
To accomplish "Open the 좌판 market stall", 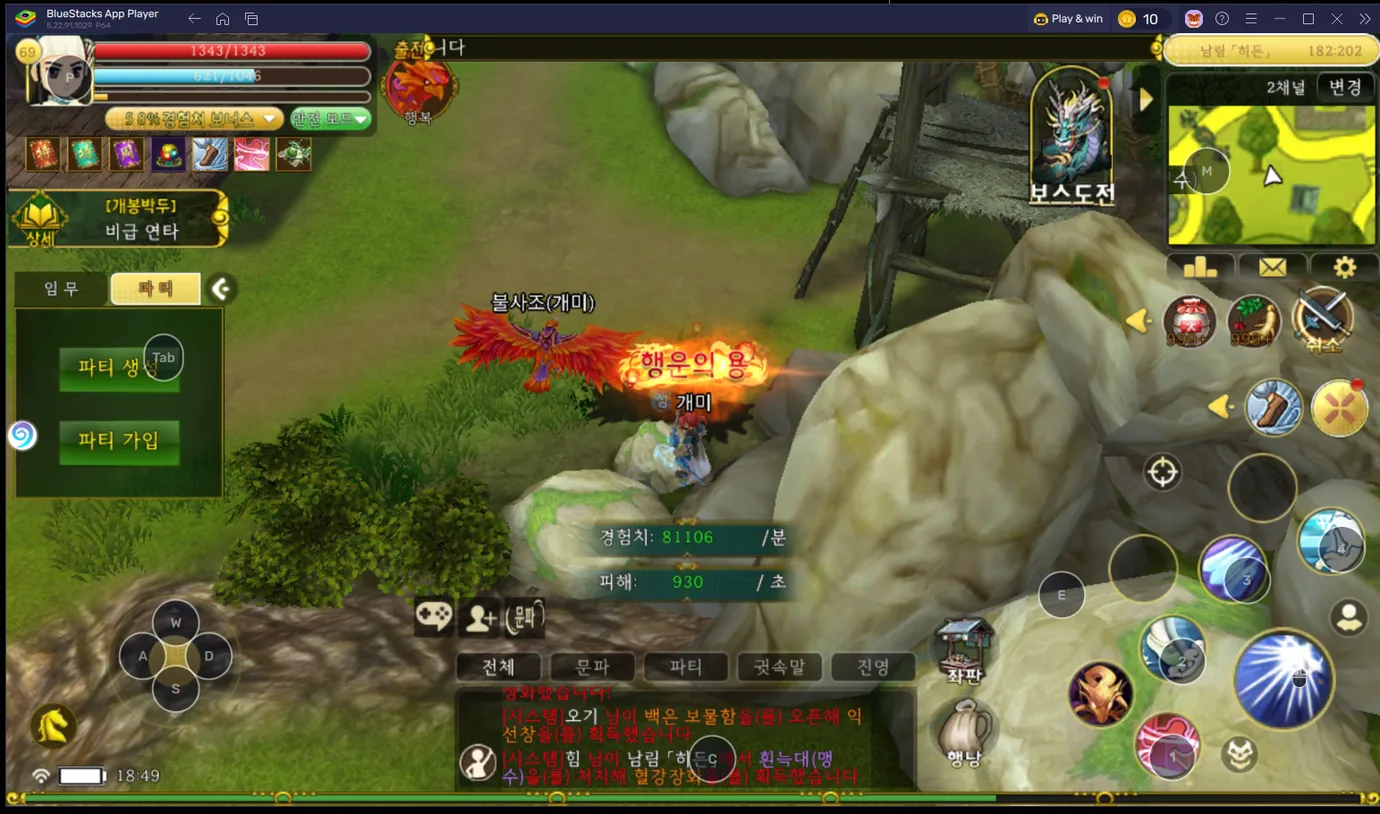I will [x=964, y=650].
